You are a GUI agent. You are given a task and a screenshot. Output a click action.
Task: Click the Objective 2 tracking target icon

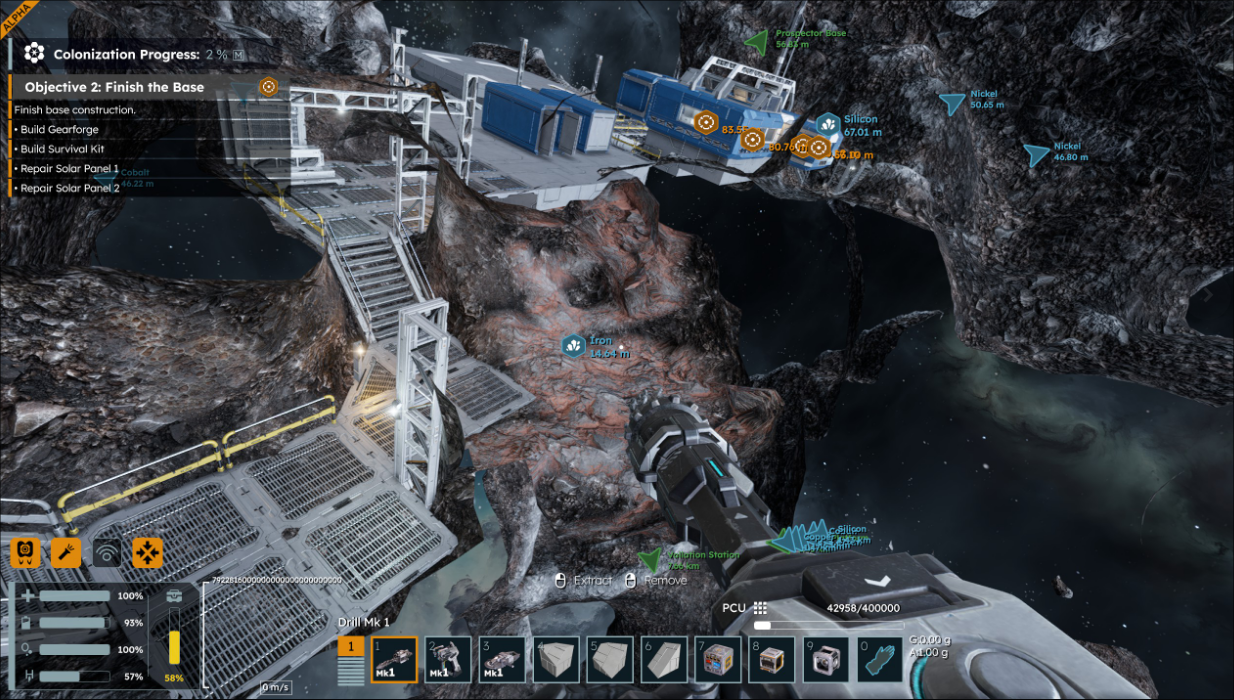(x=268, y=87)
